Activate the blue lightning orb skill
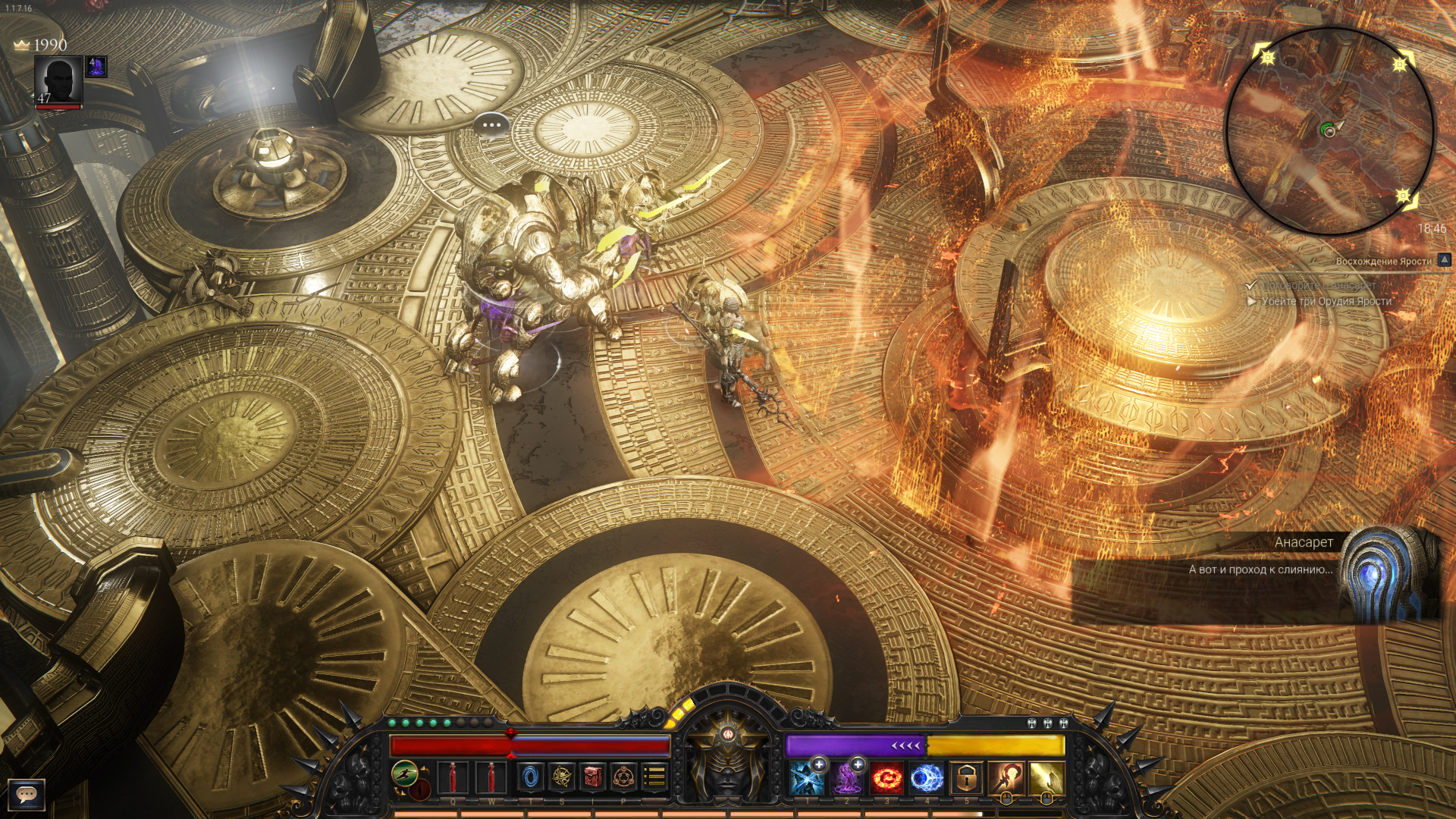 (x=927, y=779)
